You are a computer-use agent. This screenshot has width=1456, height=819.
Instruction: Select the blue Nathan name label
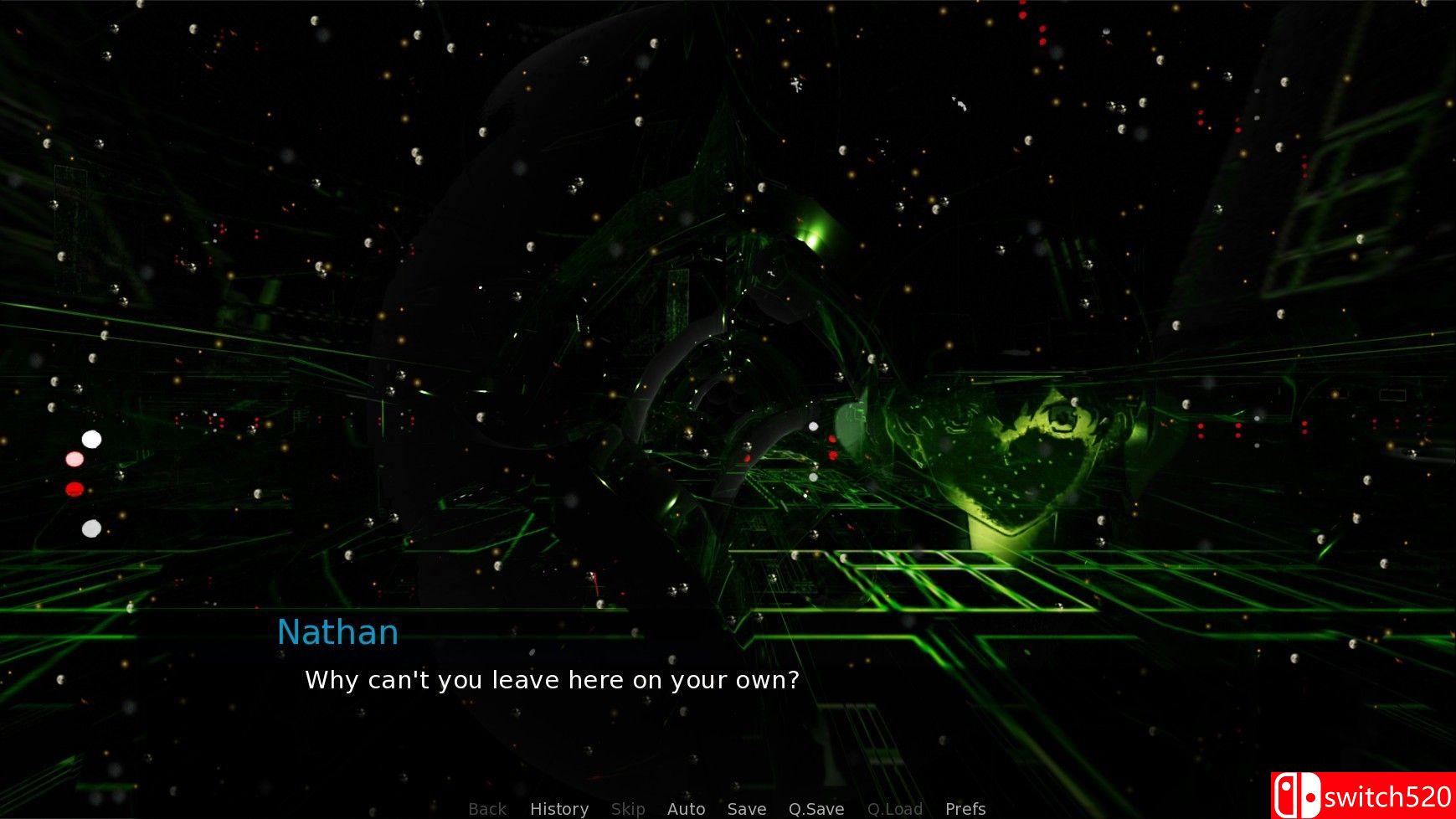tap(338, 631)
